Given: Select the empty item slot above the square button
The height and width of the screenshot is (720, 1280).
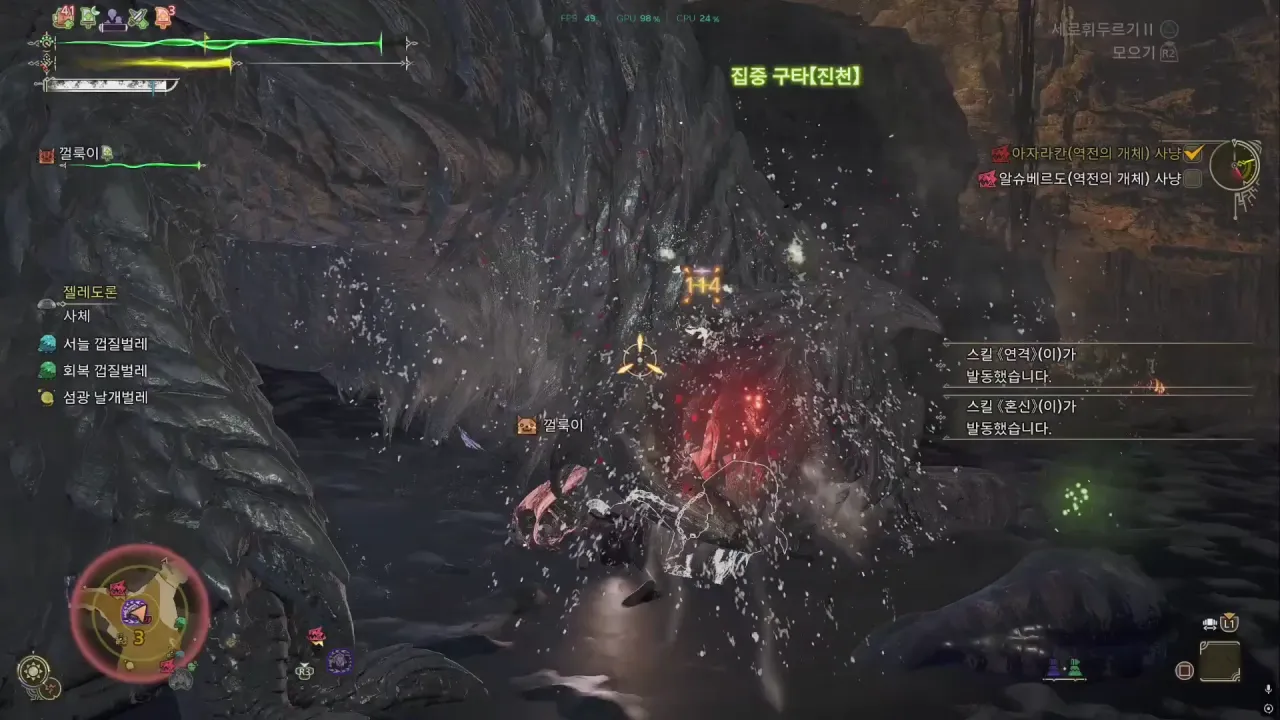Looking at the screenshot, I should tap(1221, 660).
